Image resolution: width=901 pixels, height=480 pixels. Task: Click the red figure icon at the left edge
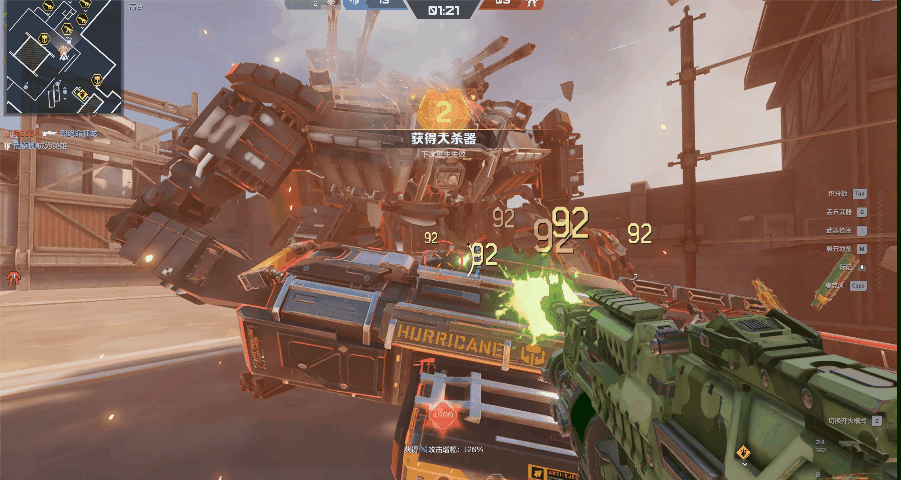(13, 277)
